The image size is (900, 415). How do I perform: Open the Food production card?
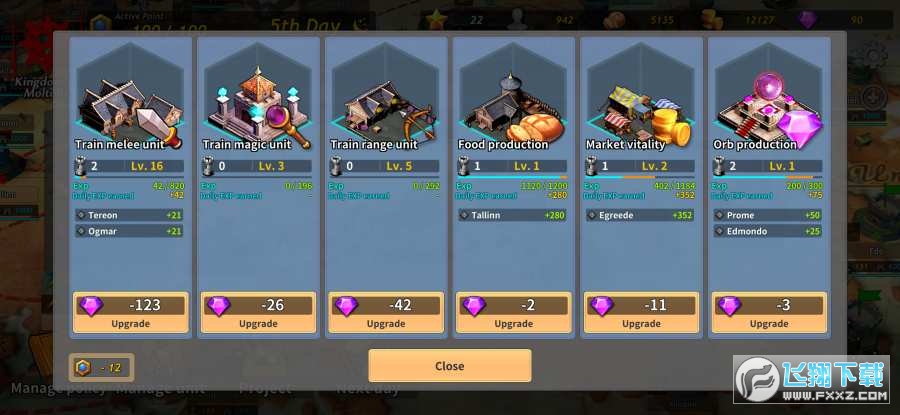pyautogui.click(x=513, y=100)
